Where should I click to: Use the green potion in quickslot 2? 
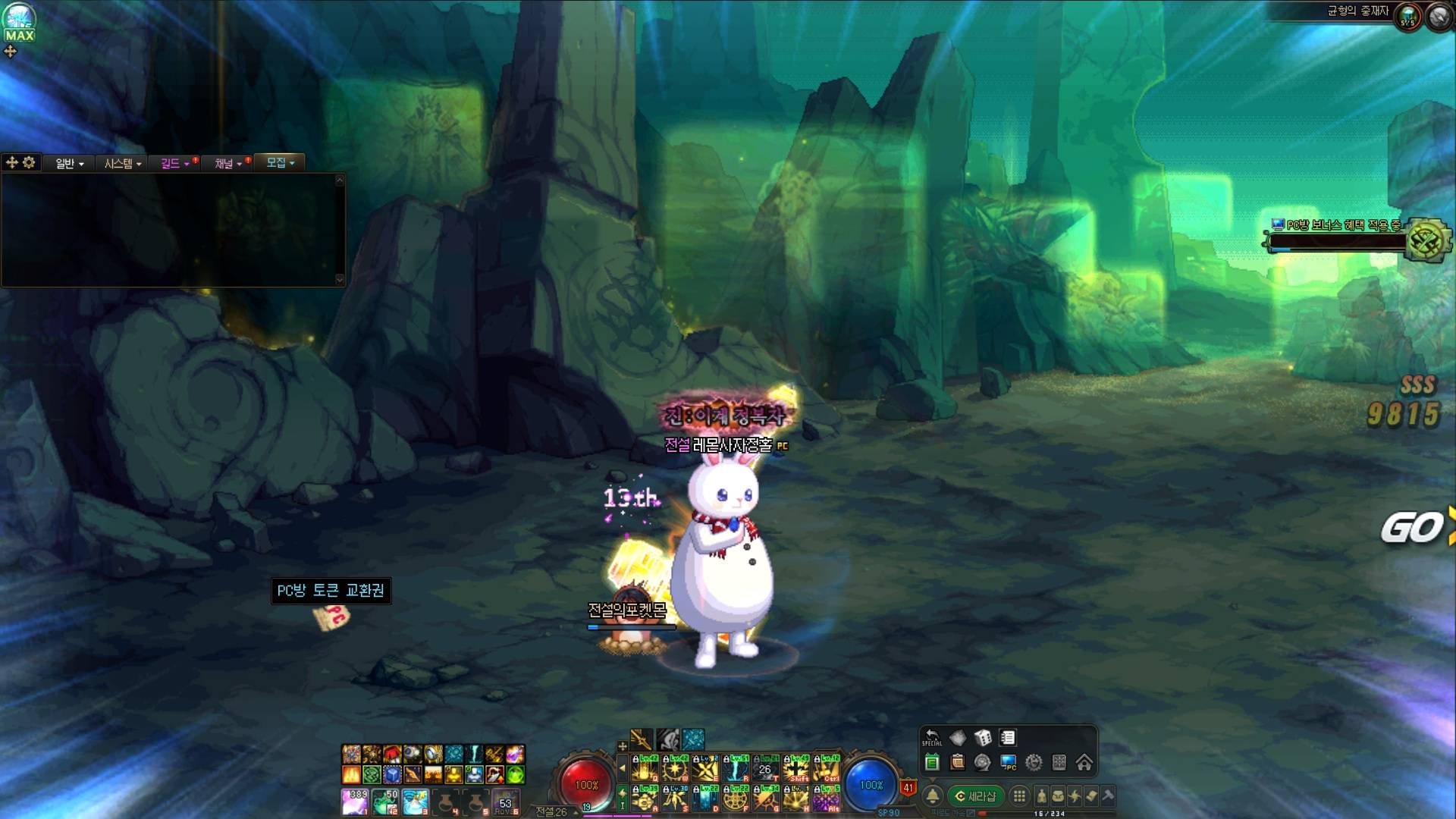coord(384,801)
